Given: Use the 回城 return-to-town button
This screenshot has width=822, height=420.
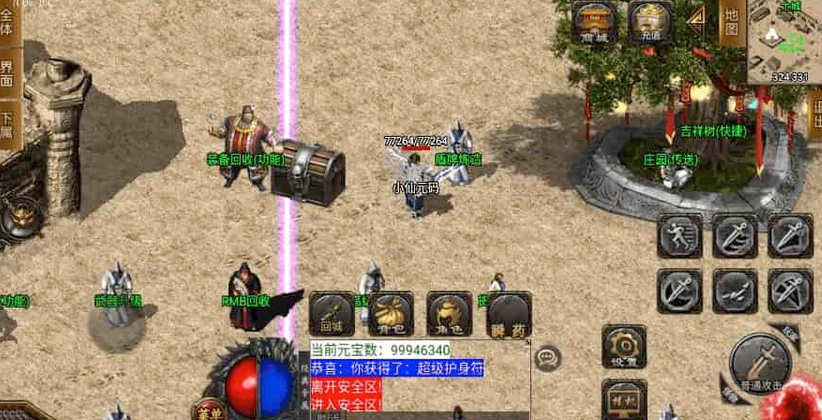Looking at the screenshot, I should click(331, 313).
